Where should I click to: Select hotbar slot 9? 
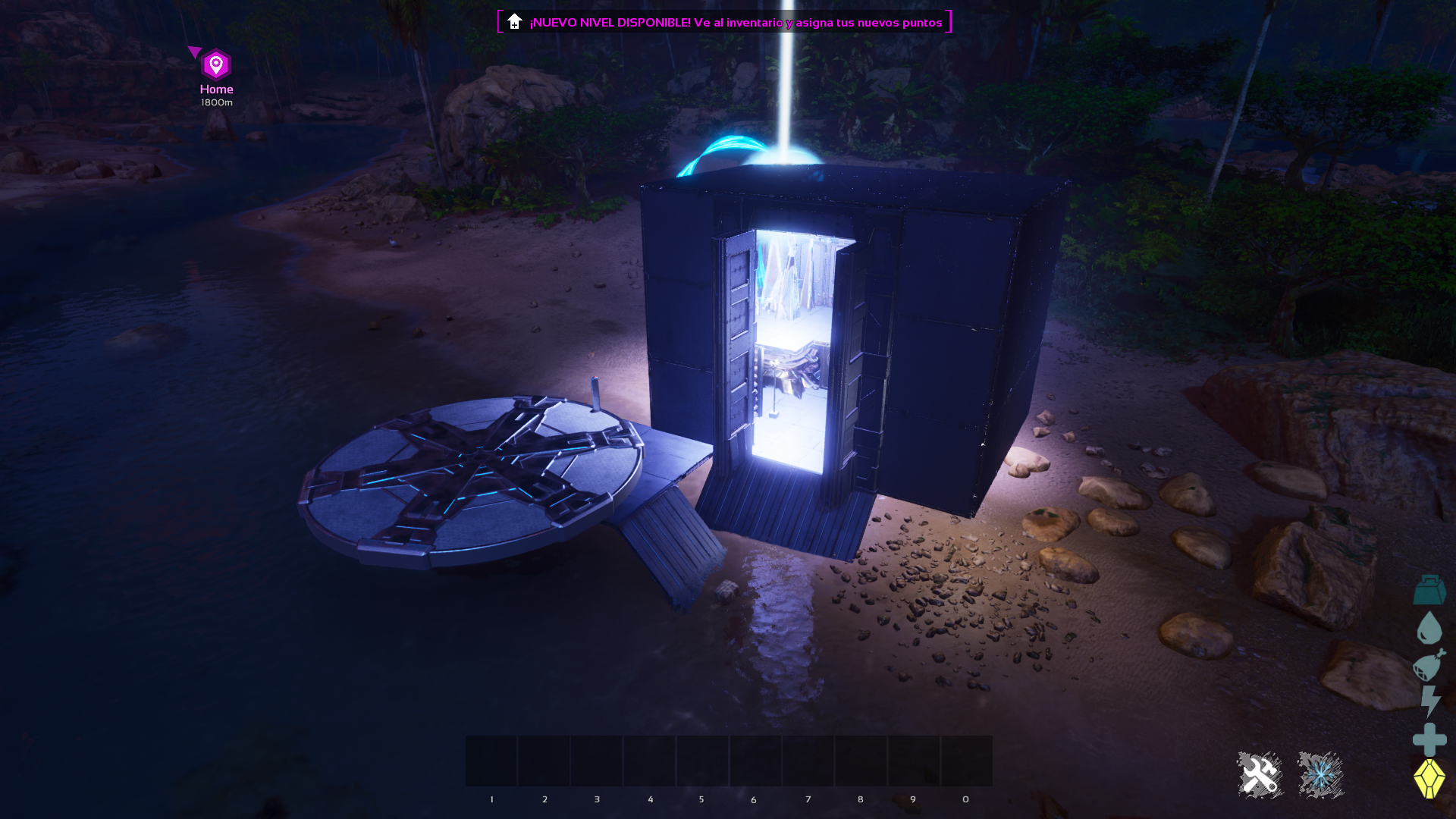913,761
